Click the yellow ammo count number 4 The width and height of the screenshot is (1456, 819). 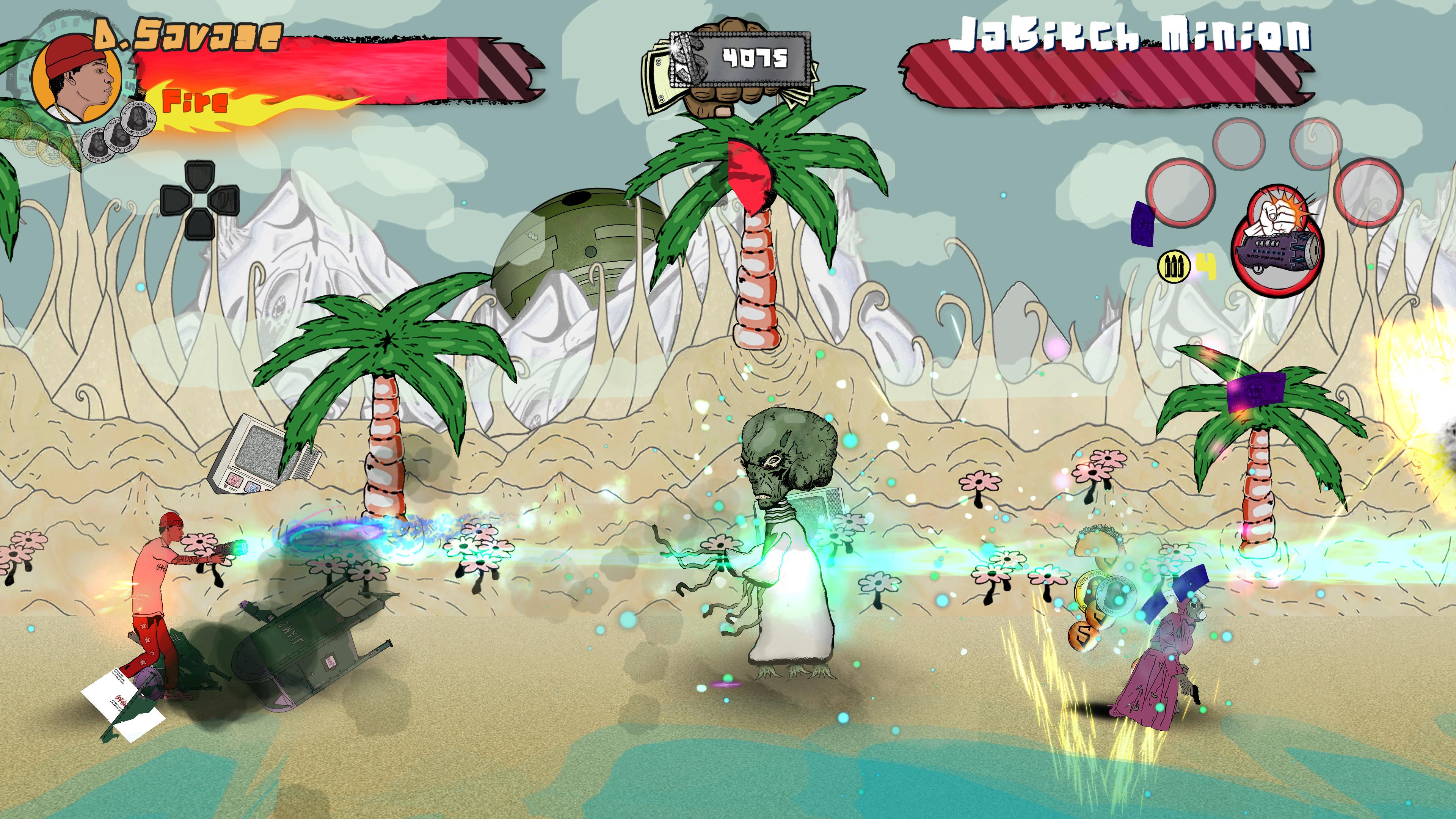(1205, 266)
